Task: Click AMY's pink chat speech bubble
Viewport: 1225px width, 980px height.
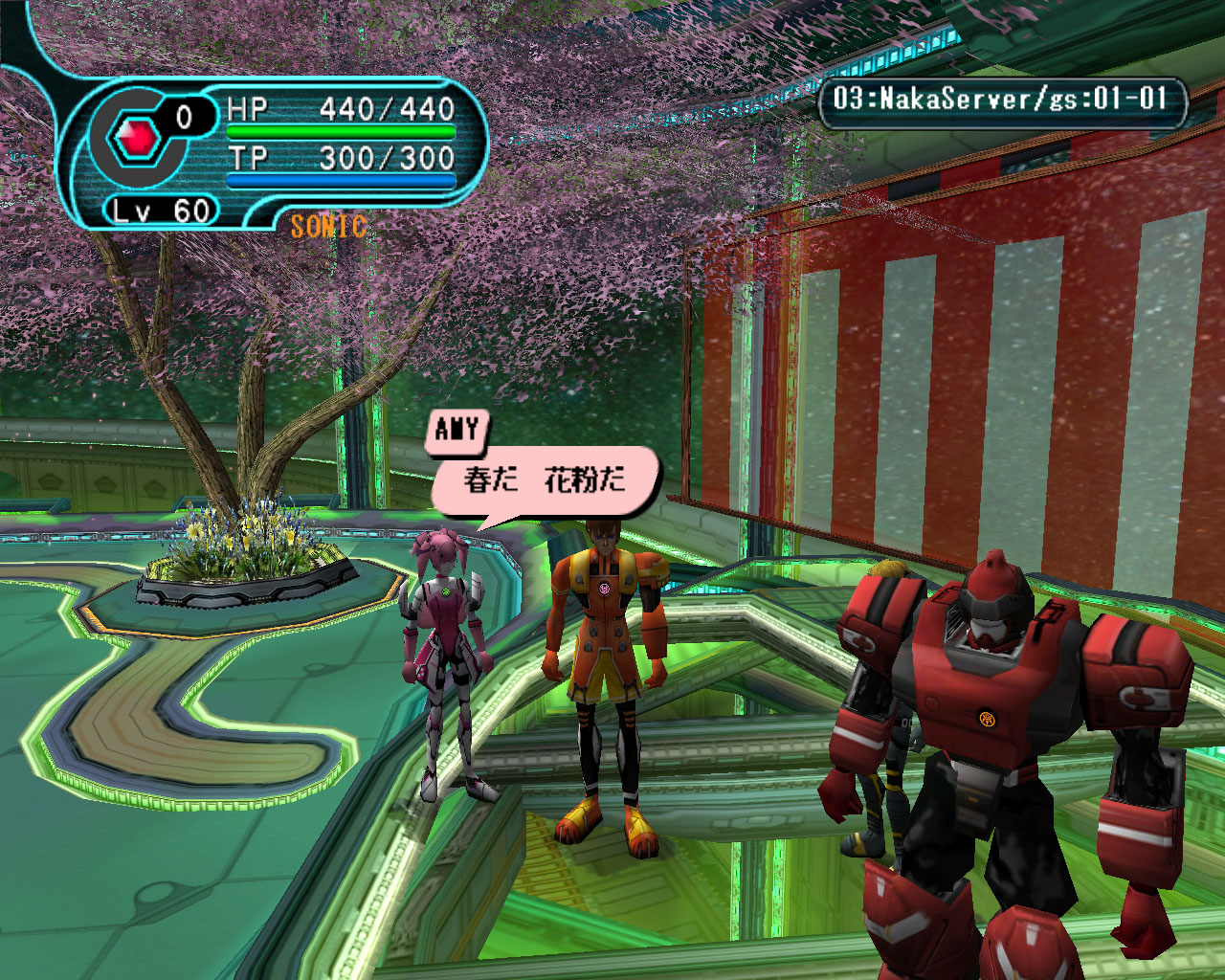Action: point(545,479)
